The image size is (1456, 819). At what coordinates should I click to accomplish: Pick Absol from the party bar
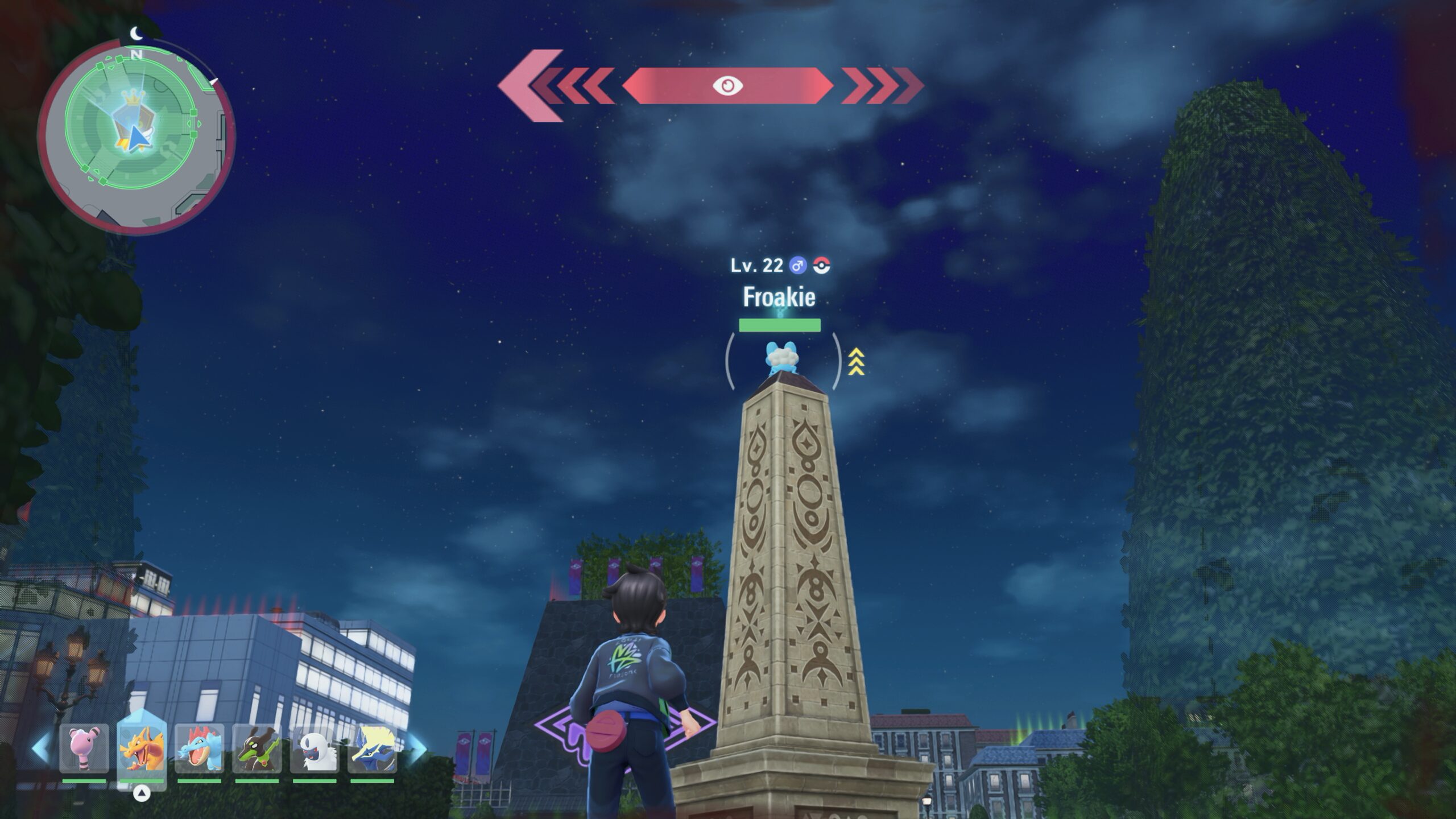315,748
